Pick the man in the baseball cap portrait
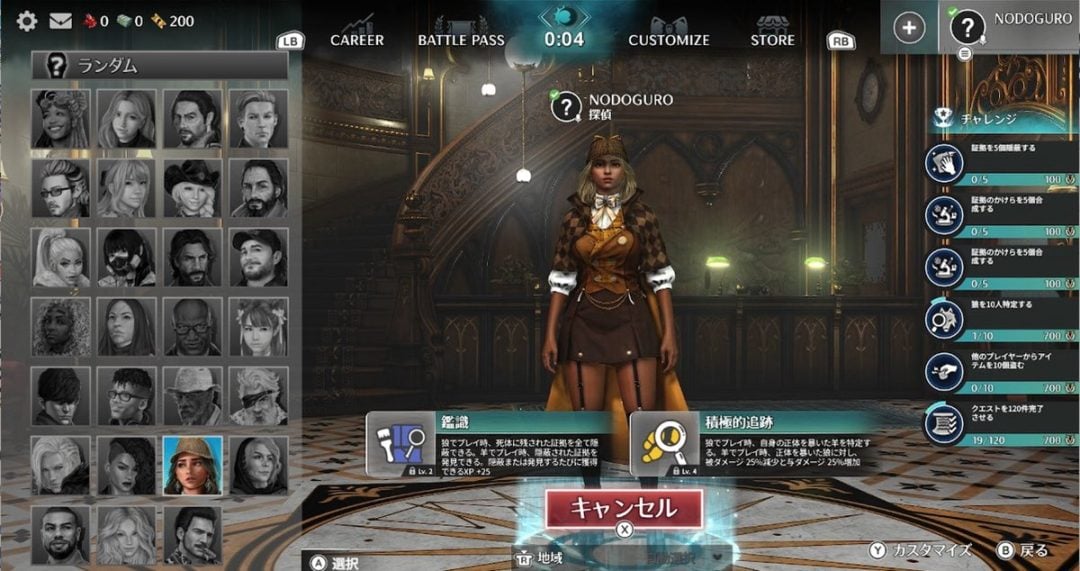 pyautogui.click(x=259, y=258)
